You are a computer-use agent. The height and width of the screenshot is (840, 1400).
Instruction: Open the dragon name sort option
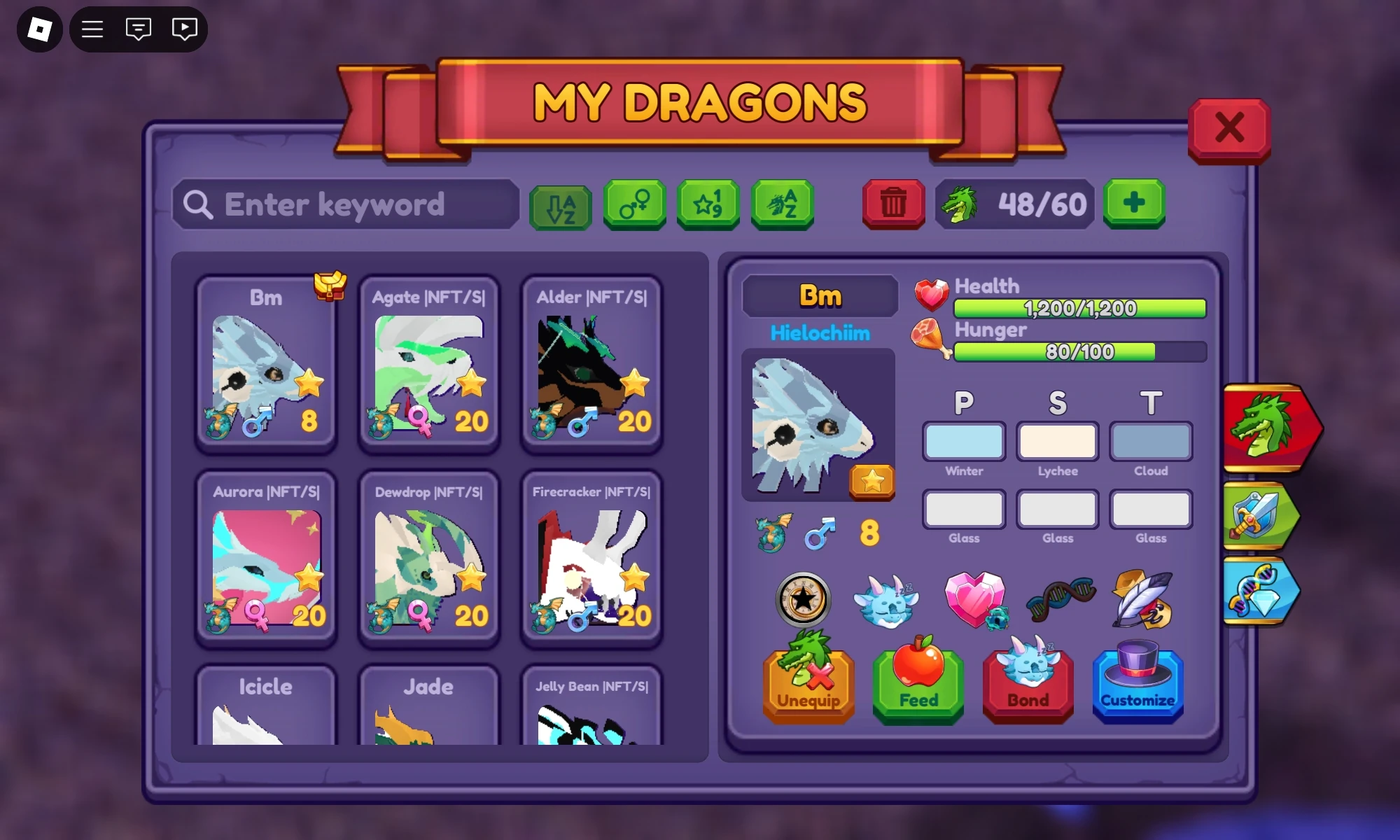[x=783, y=205]
